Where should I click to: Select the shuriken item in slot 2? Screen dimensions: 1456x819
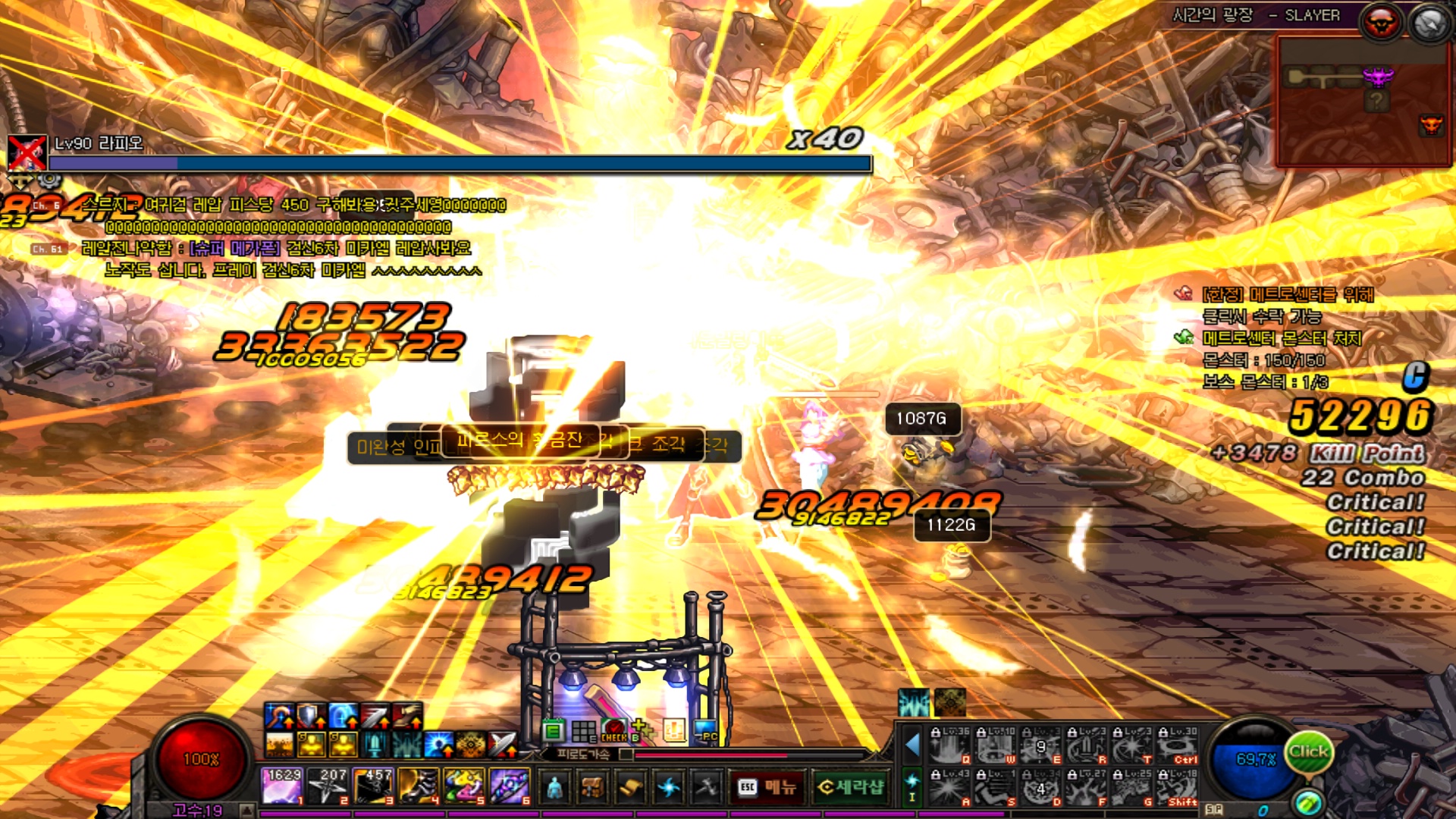click(328, 786)
